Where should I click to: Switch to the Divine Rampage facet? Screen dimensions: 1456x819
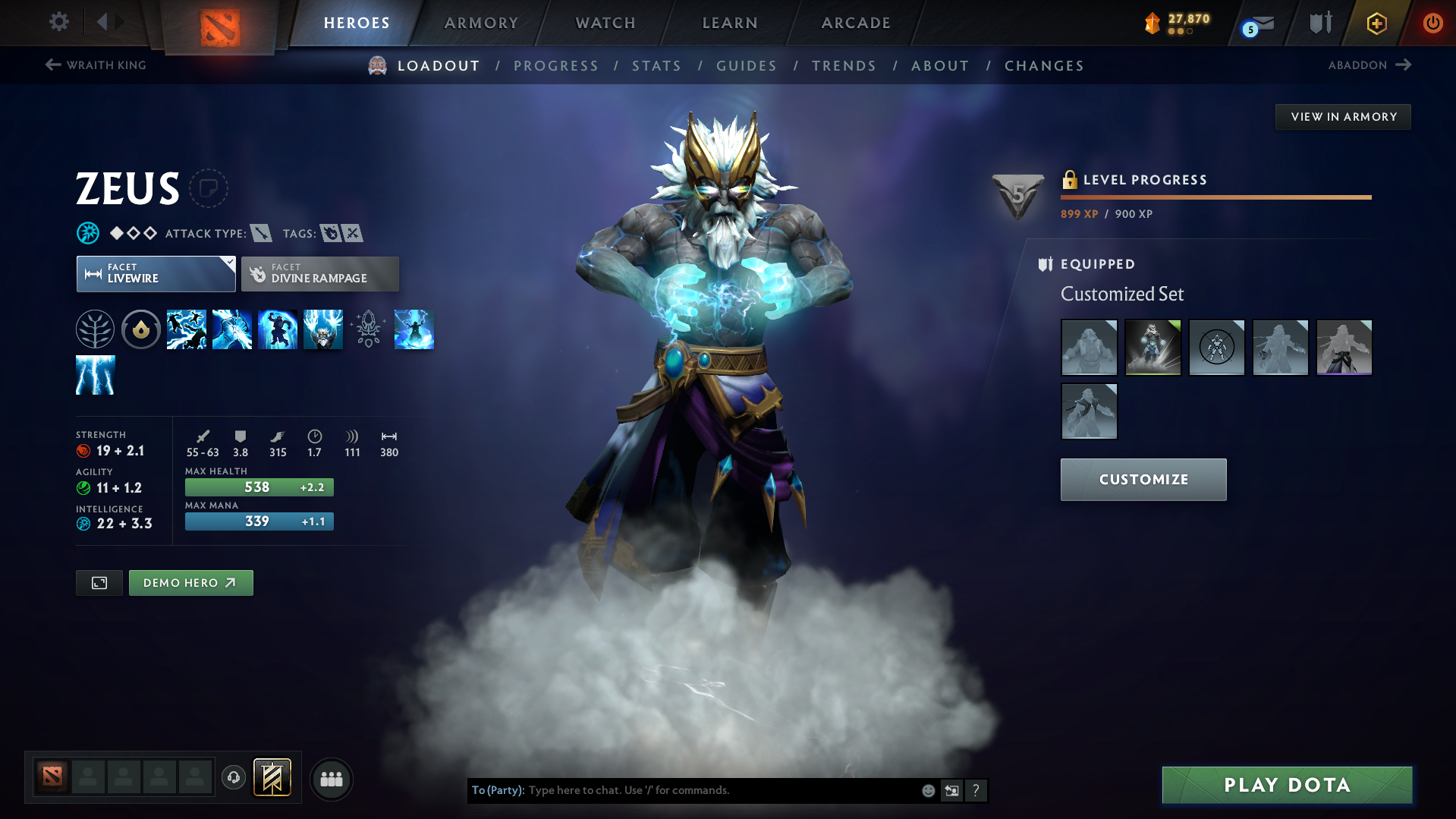click(319, 273)
